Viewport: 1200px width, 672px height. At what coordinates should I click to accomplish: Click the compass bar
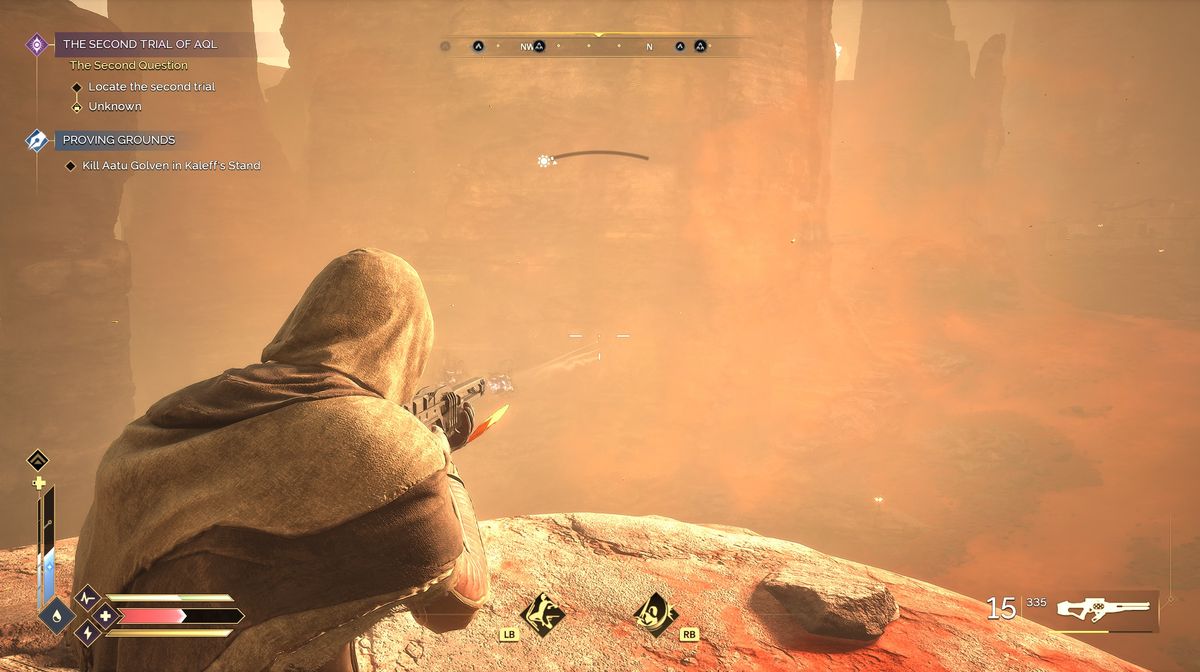coord(598,46)
